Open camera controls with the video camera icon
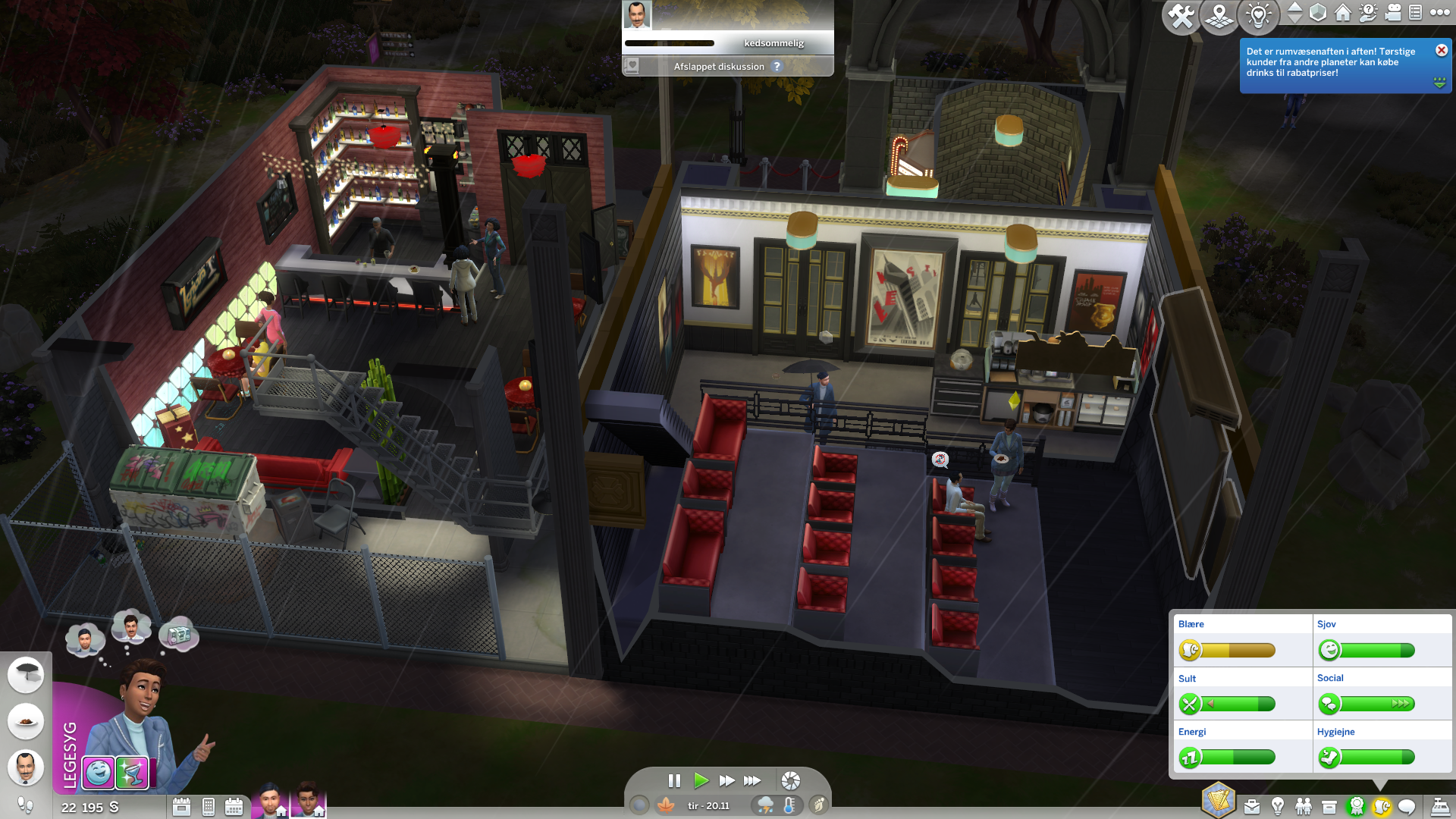This screenshot has width=1456, height=819. tap(1393, 12)
